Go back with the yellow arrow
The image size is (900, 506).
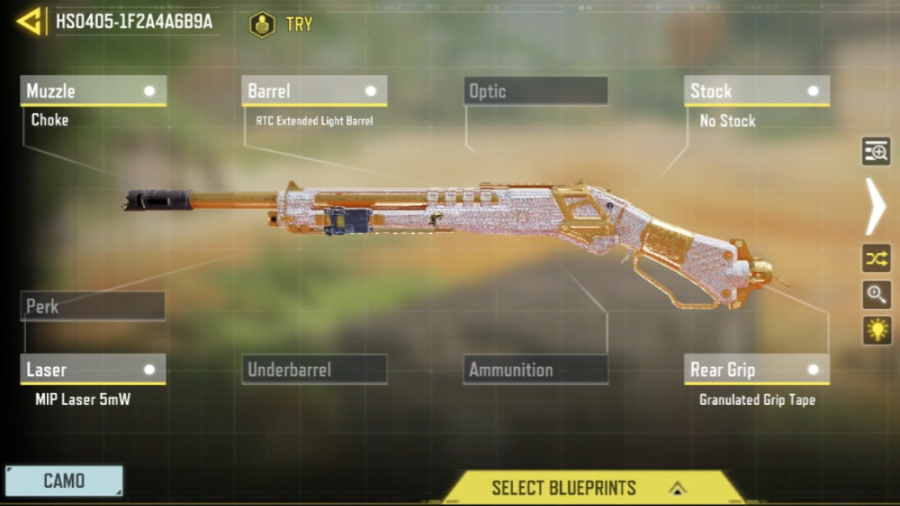click(x=29, y=21)
